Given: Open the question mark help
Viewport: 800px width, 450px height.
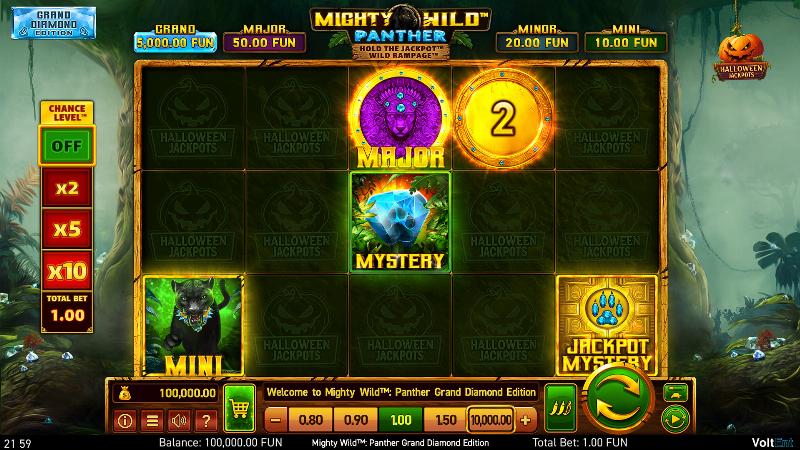Looking at the screenshot, I should (x=204, y=420).
